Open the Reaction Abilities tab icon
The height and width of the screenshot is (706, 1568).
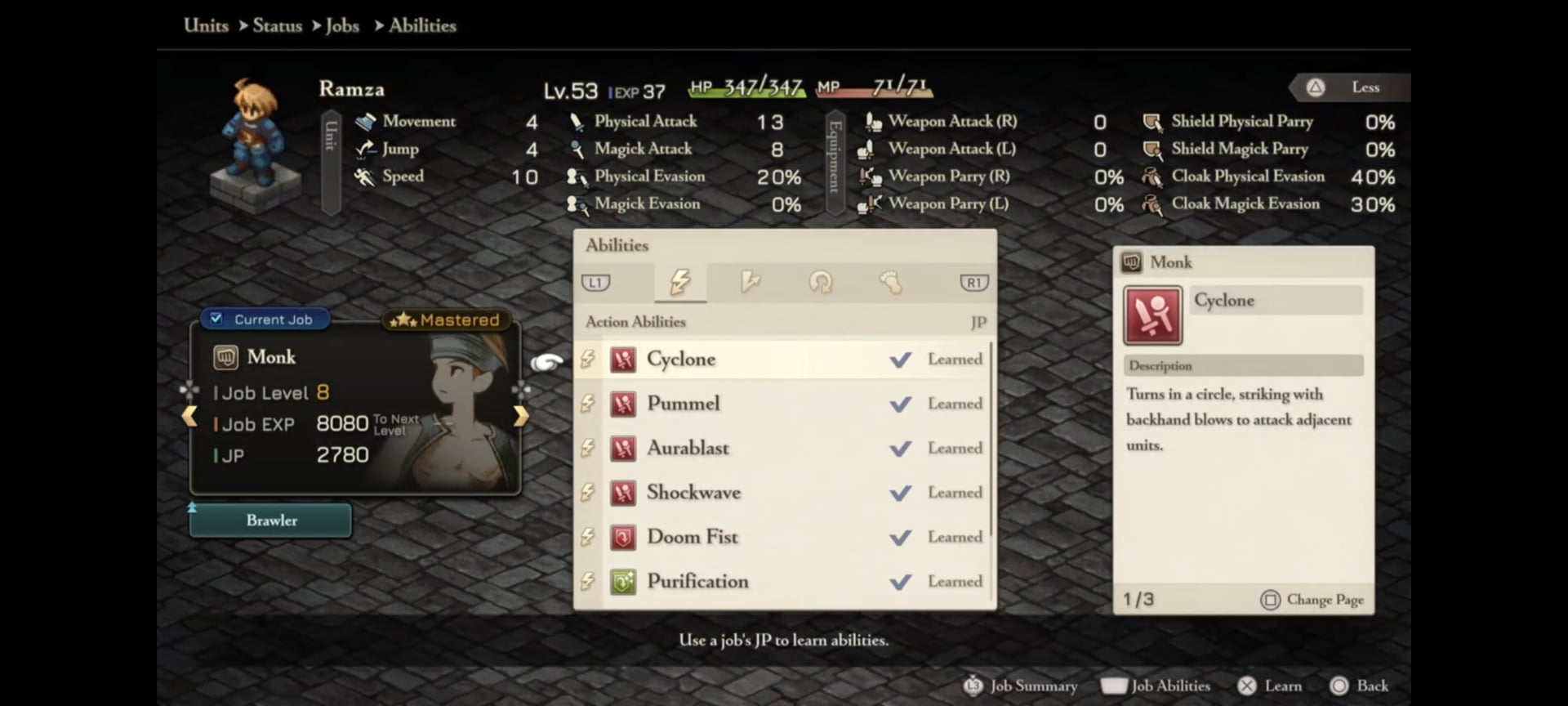(751, 282)
